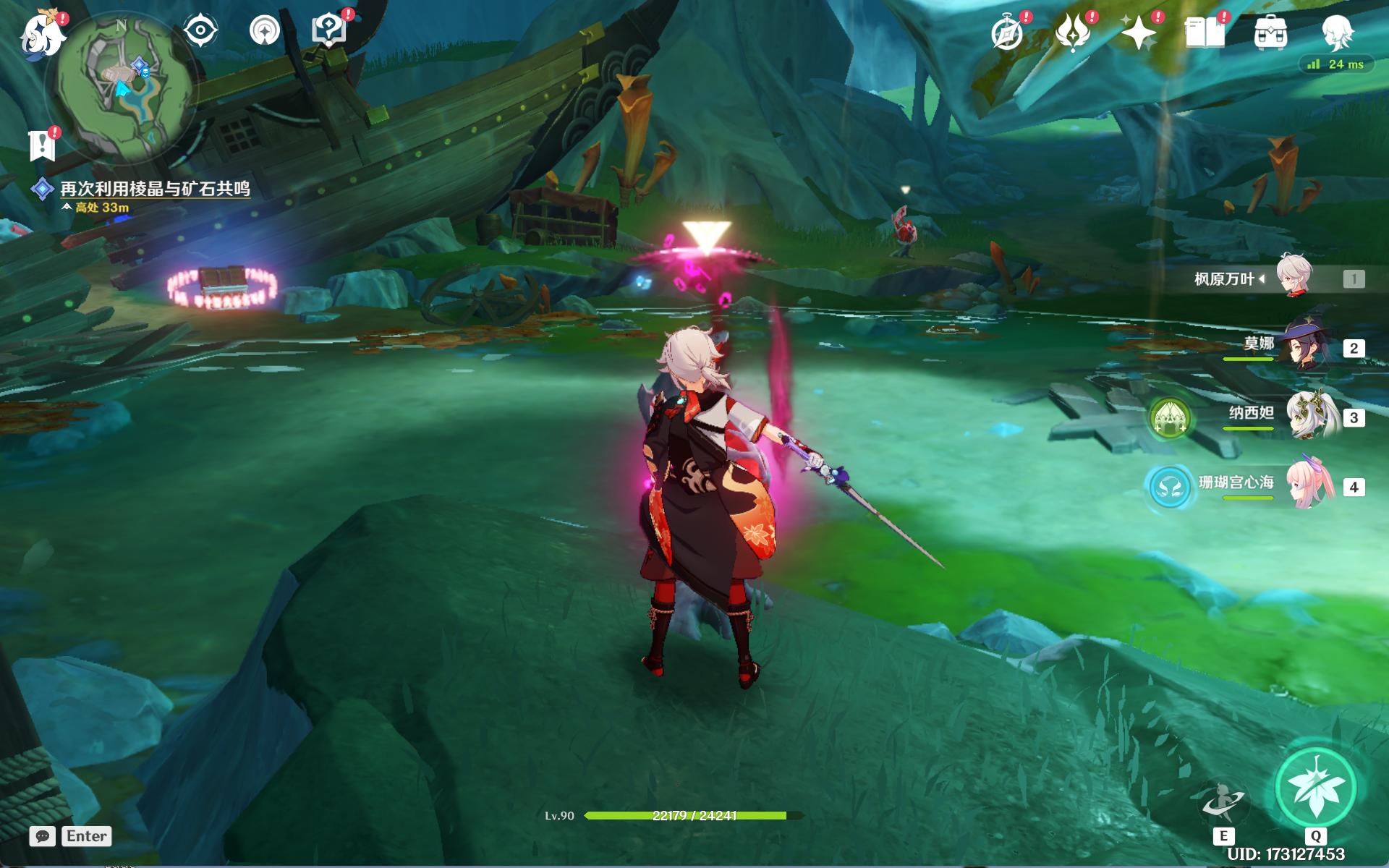This screenshot has height=868, width=1389.
Task: Select the tracked quest objective text
Action: tap(155, 189)
